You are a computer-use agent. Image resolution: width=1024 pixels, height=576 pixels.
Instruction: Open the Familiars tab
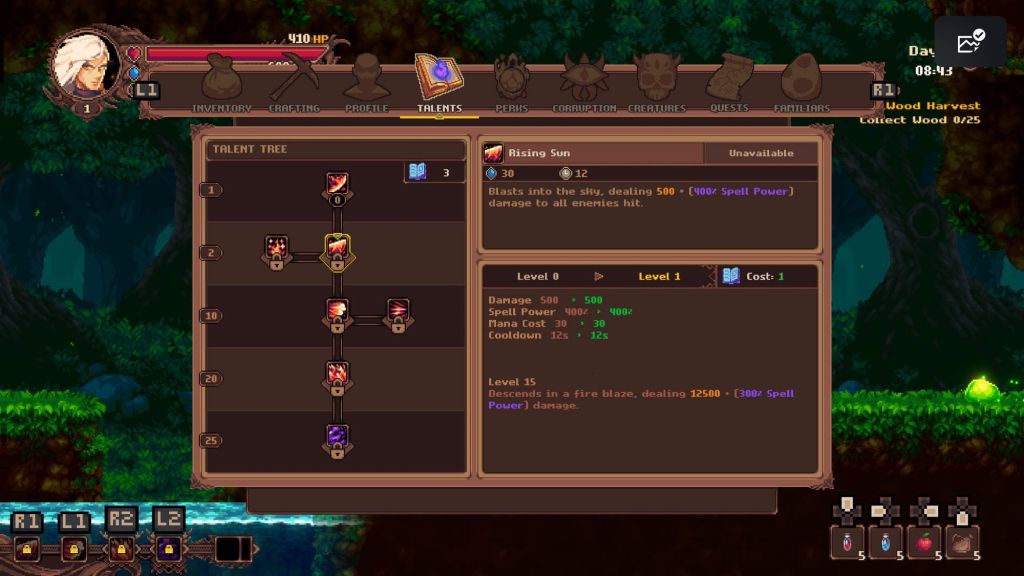coord(802,85)
